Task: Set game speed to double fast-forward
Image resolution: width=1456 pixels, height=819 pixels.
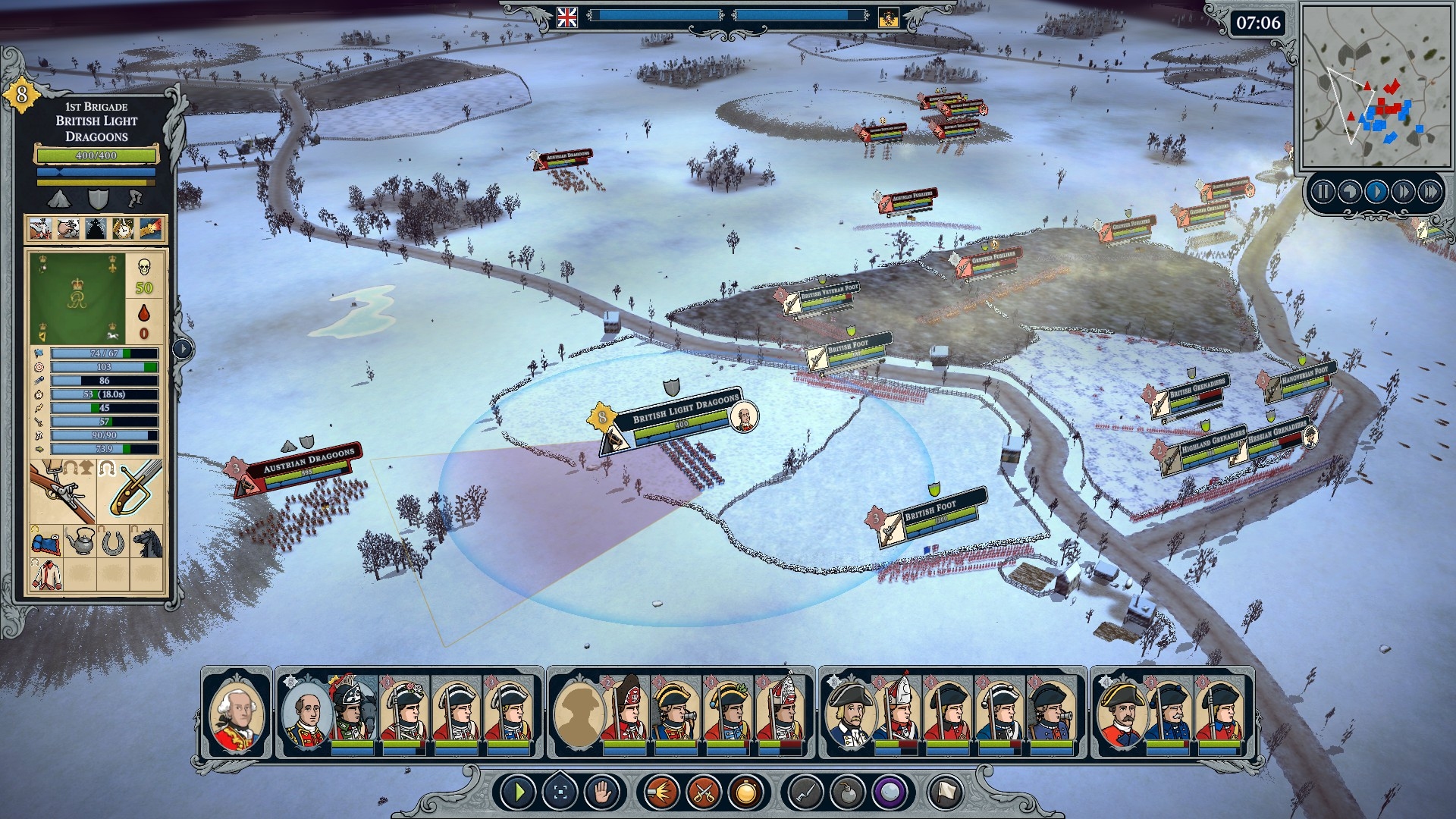Action: point(1403,191)
